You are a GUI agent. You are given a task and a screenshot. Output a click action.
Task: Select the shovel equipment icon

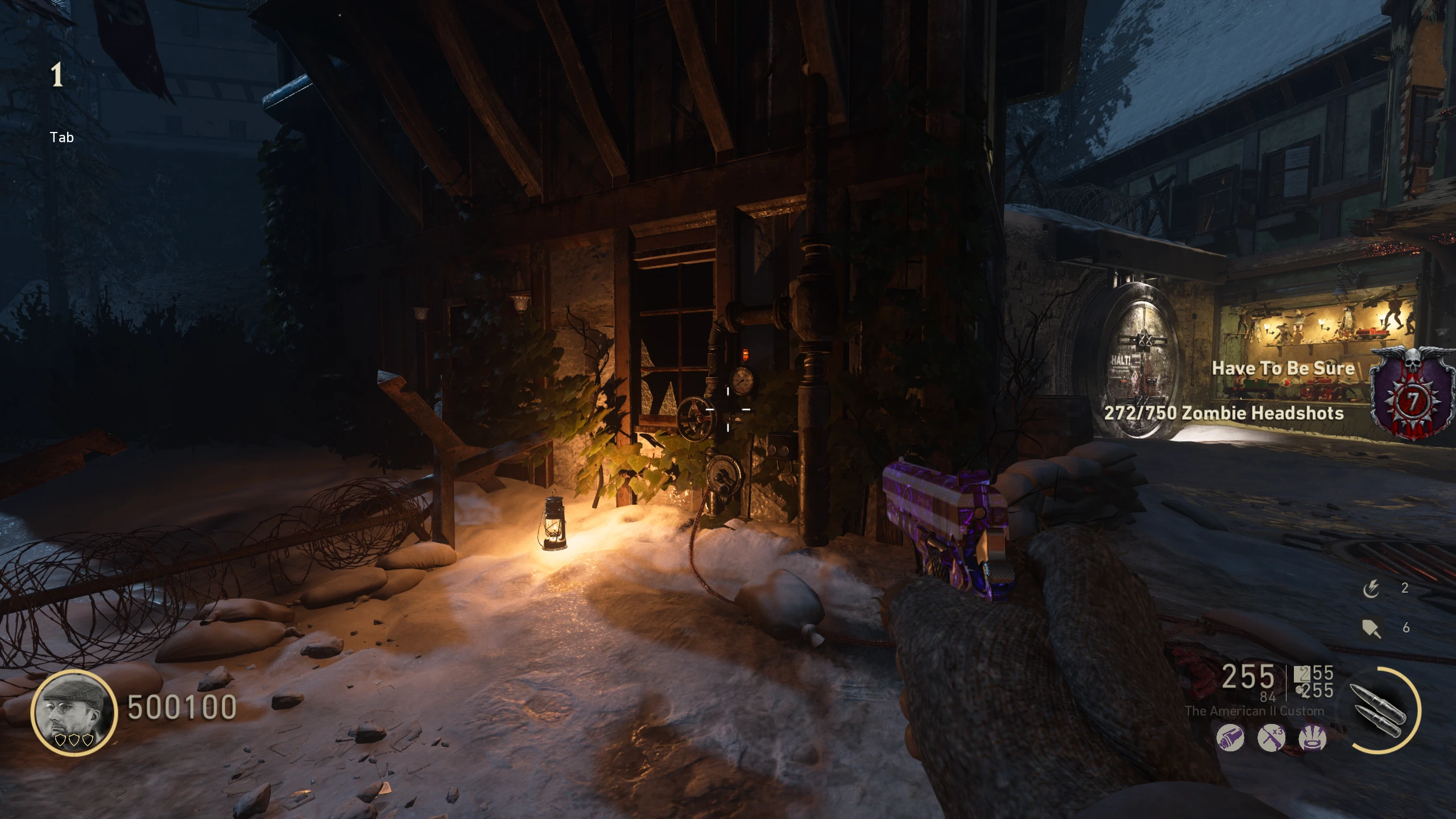click(1371, 628)
